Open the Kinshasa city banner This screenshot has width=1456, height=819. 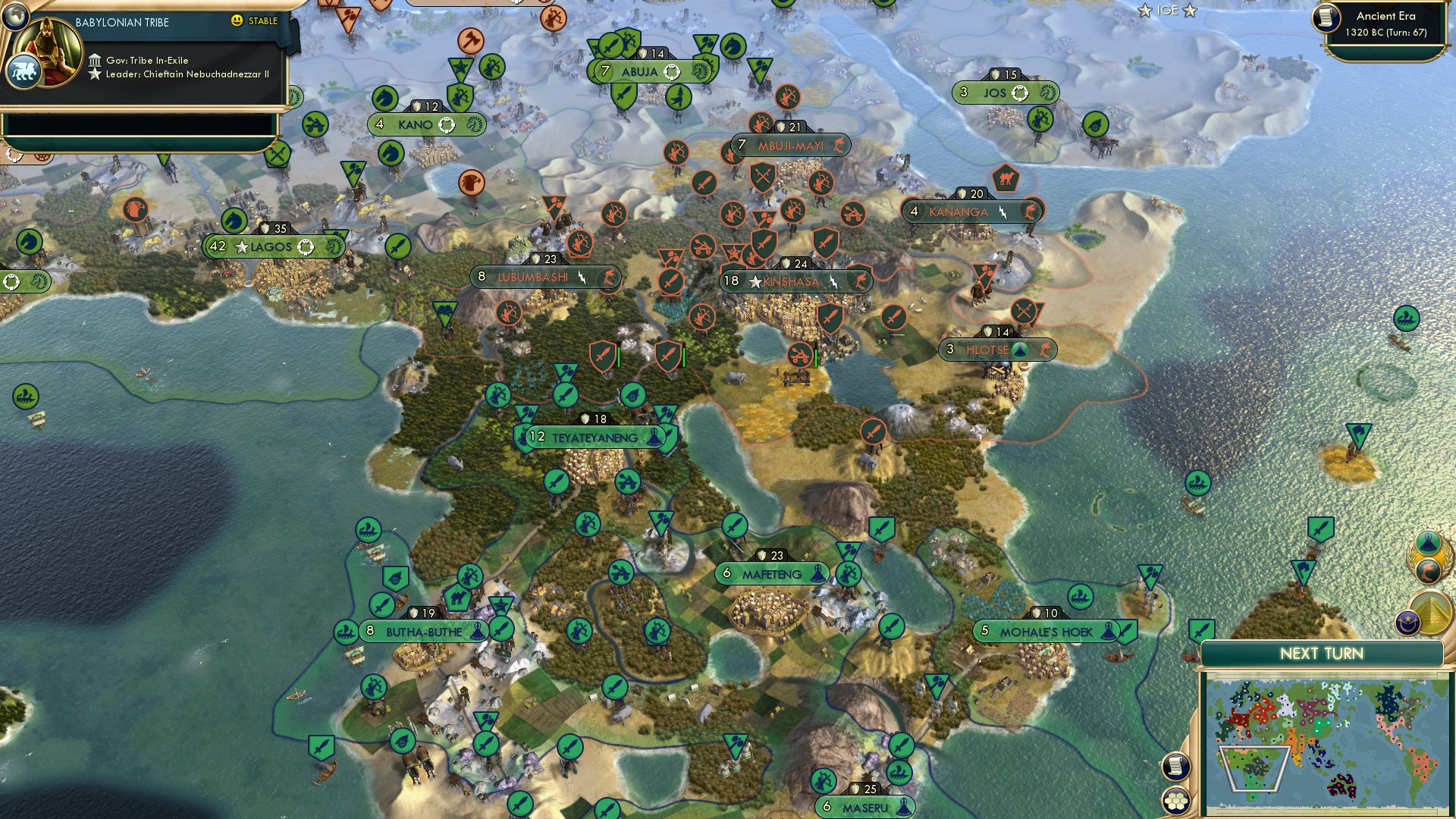pos(796,281)
